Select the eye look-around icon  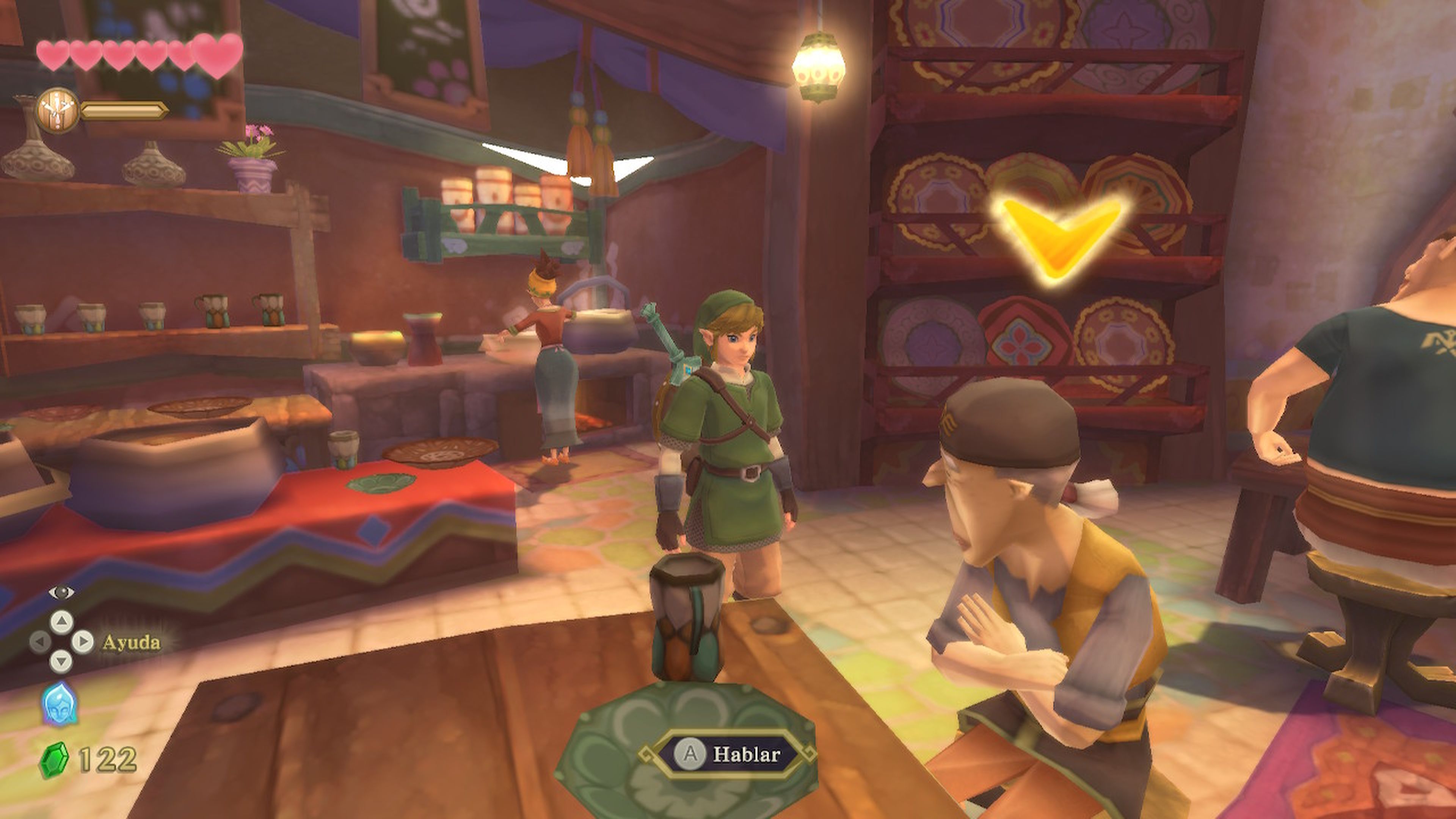pyautogui.click(x=61, y=592)
